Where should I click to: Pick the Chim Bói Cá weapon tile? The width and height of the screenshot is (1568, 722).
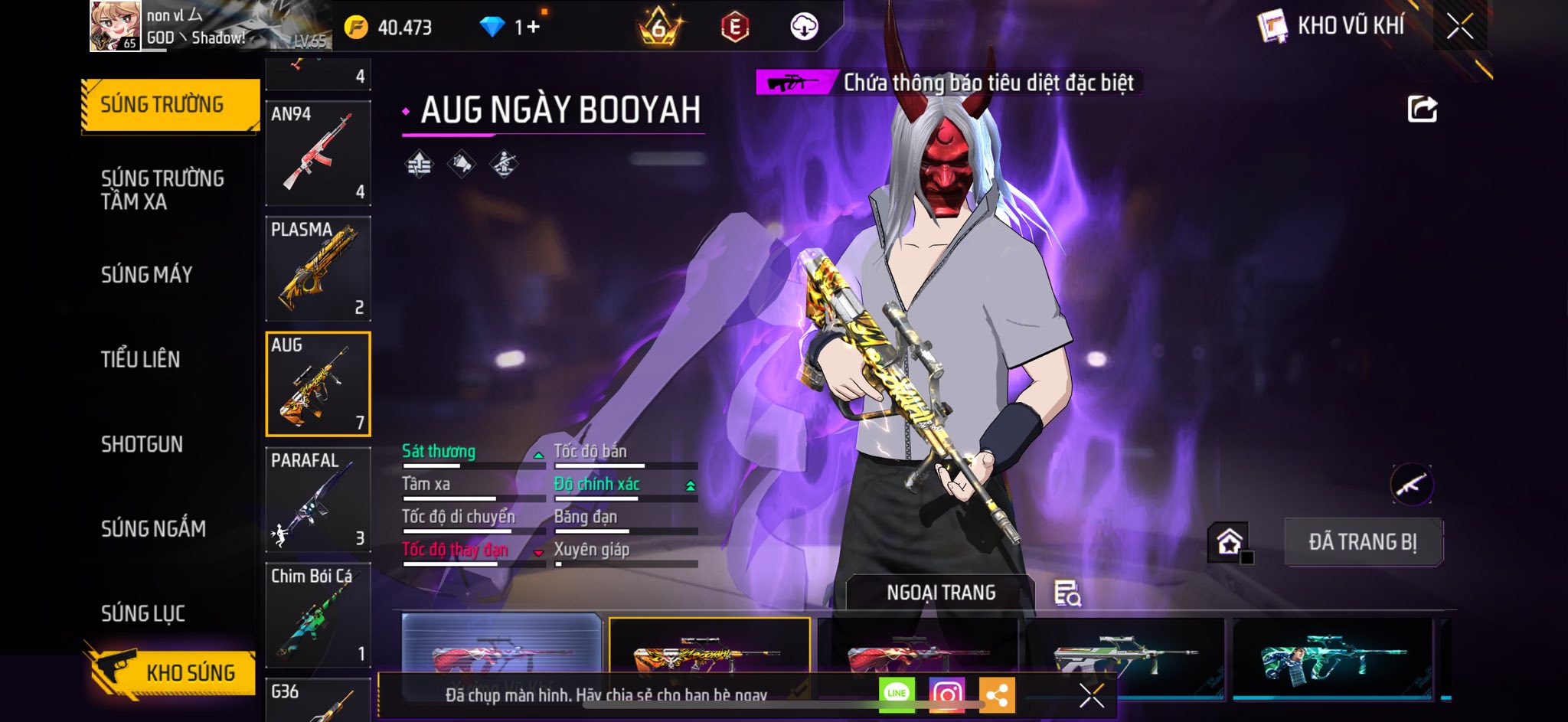point(318,616)
